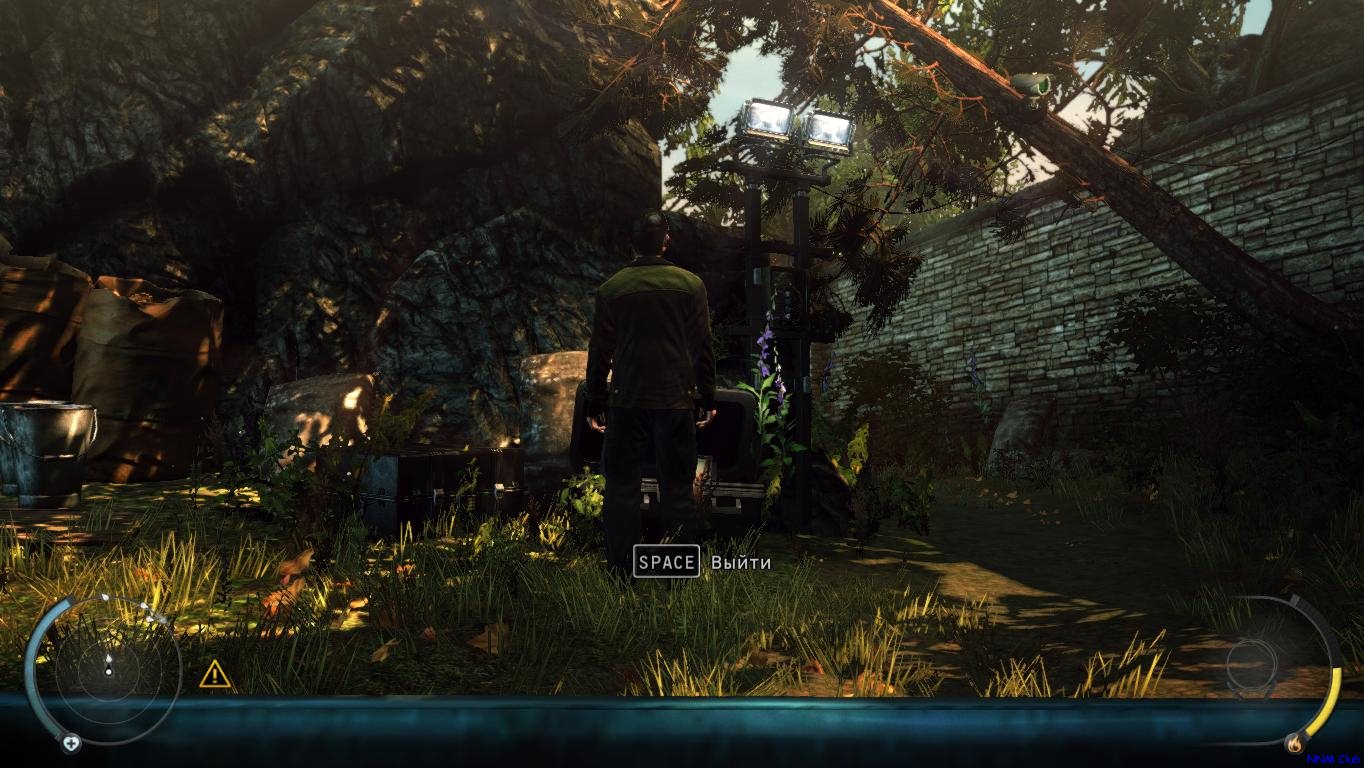The height and width of the screenshot is (768, 1364).
Task: Click the health heart plus icon
Action: click(x=71, y=743)
